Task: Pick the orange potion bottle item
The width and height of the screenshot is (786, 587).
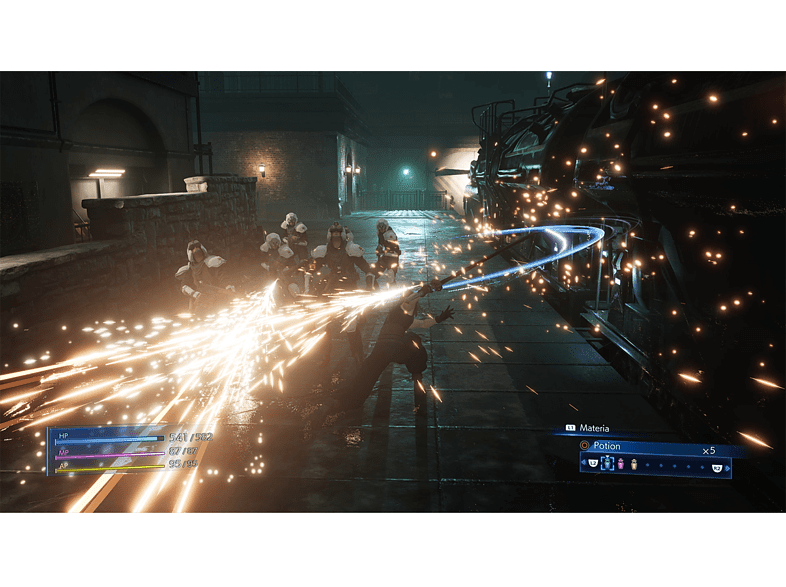Action: (x=632, y=464)
